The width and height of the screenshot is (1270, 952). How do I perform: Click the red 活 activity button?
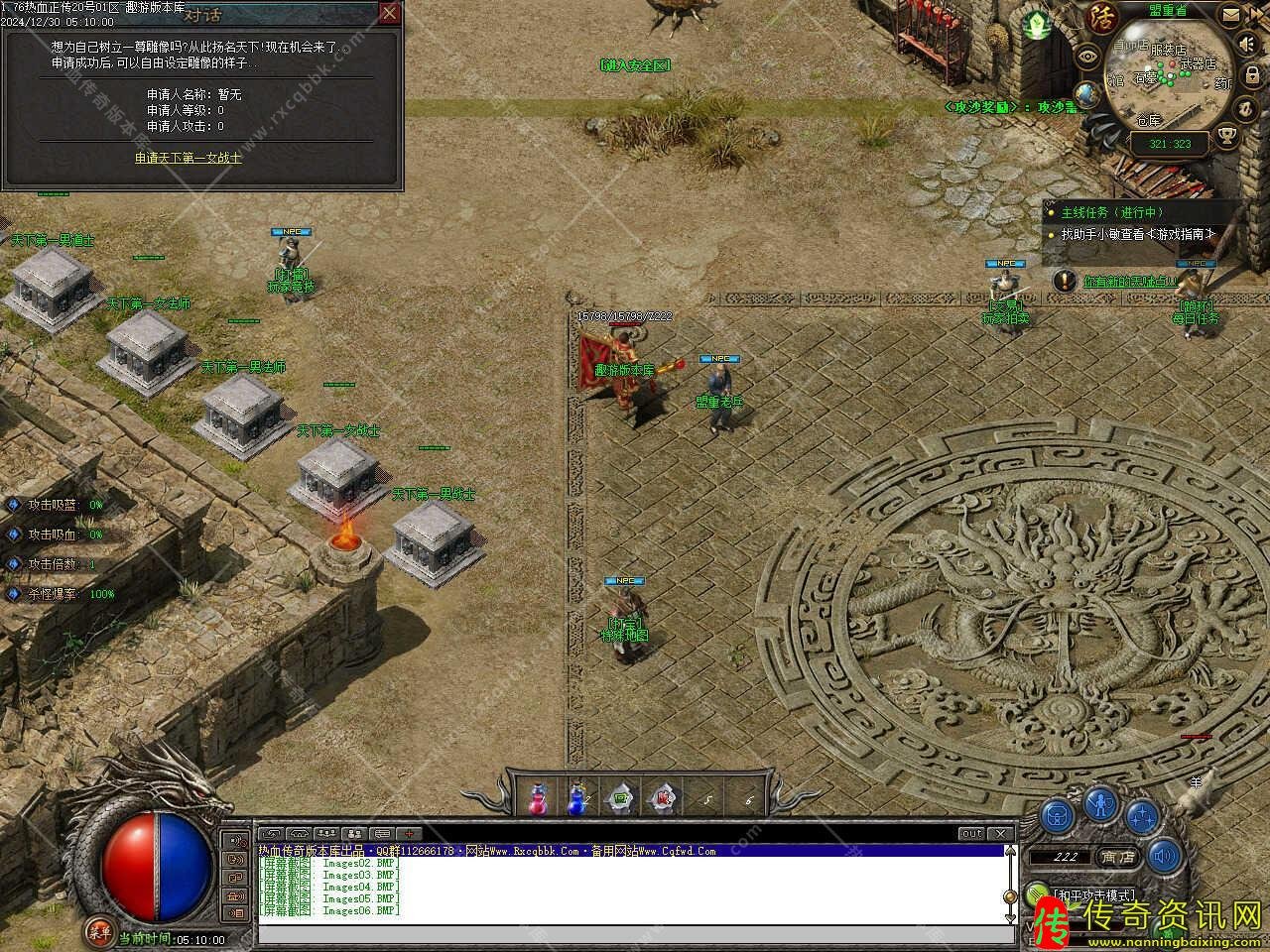[1101, 17]
